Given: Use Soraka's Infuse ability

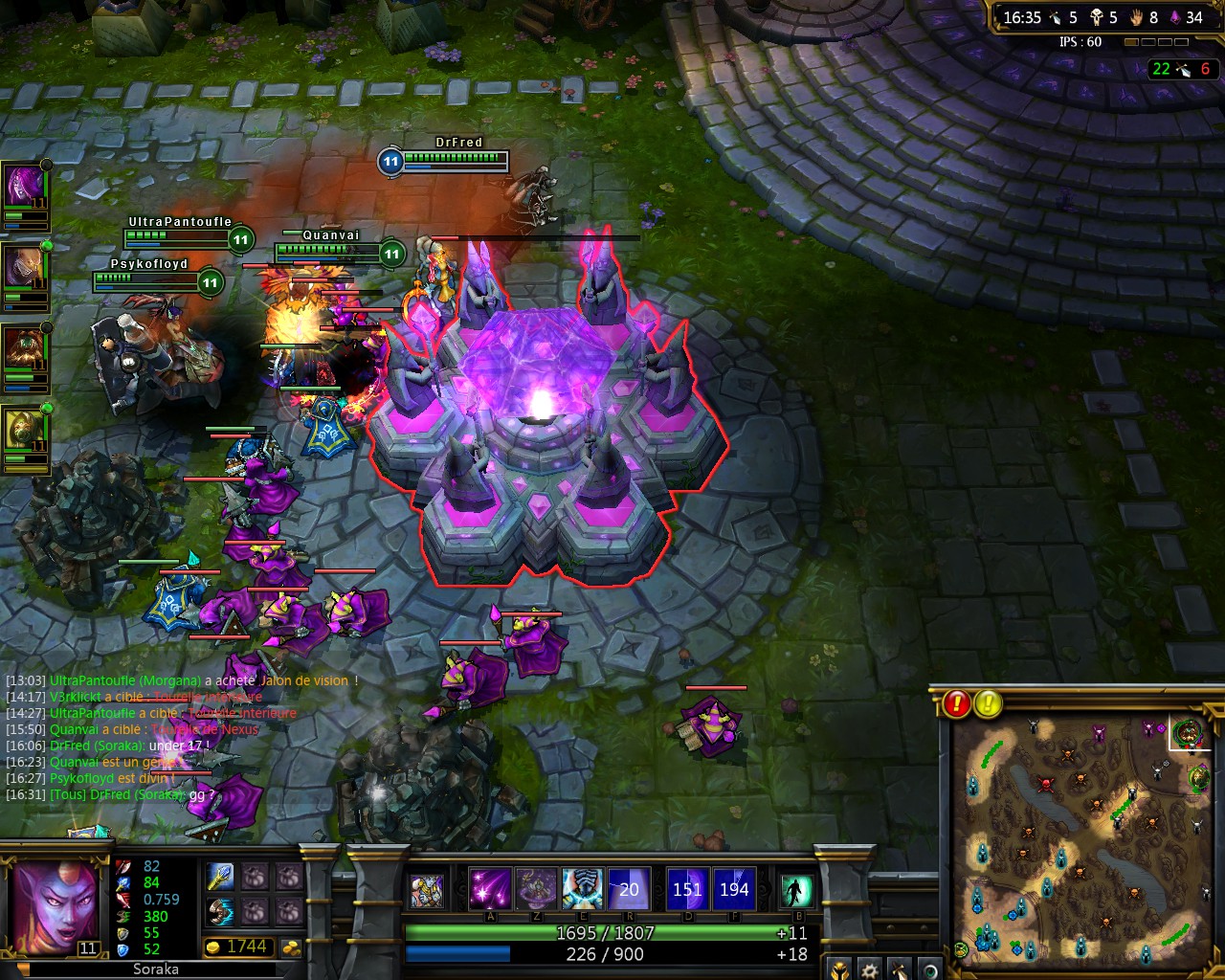Looking at the screenshot, I should (x=582, y=889).
